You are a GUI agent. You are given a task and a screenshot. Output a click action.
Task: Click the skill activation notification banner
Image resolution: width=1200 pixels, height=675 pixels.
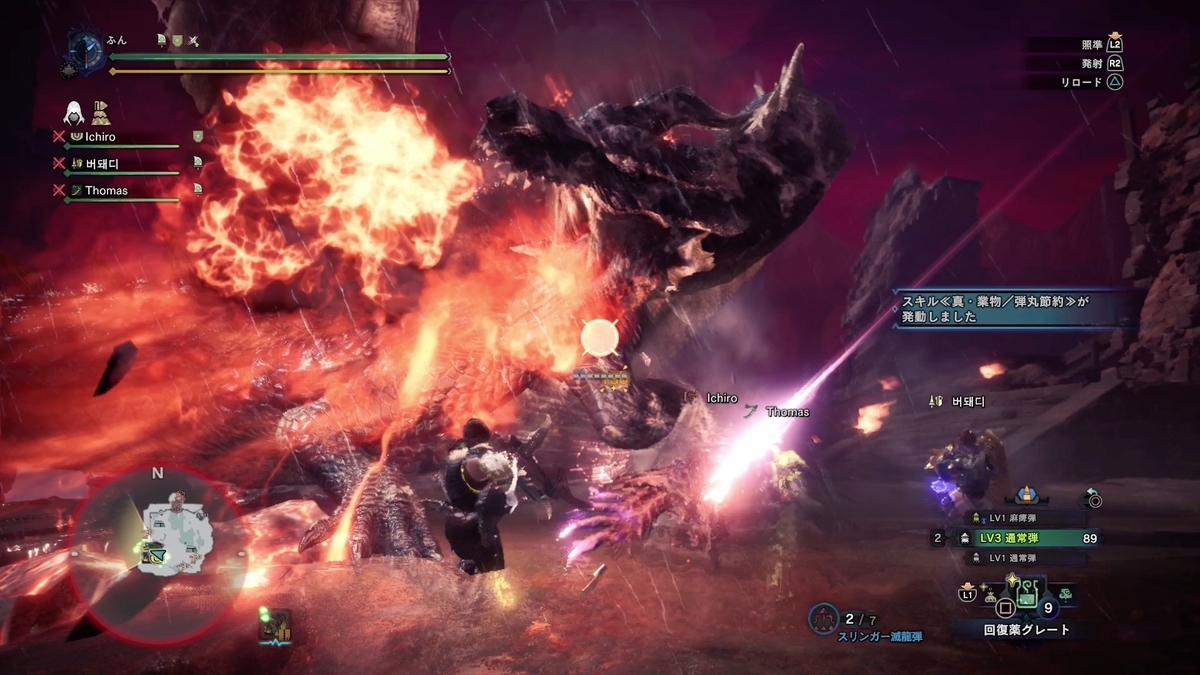click(1013, 308)
